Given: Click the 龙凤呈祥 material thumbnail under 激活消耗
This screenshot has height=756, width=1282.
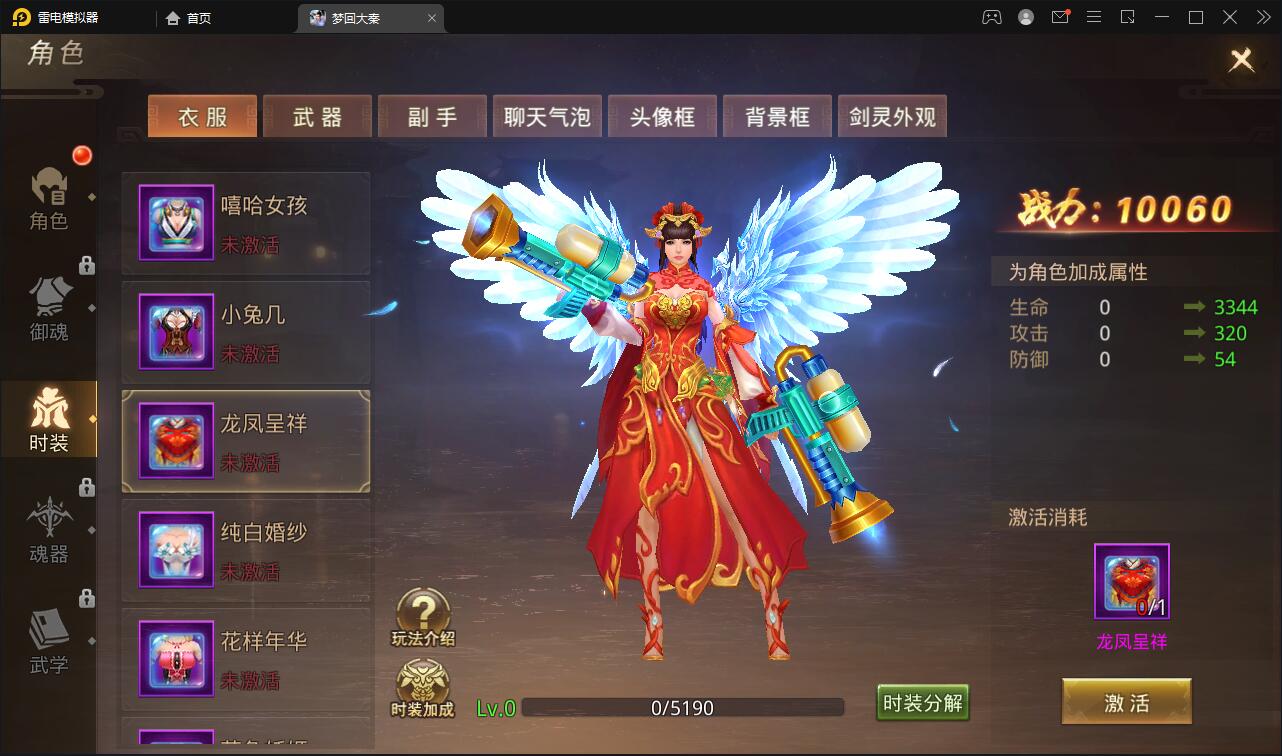Looking at the screenshot, I should coord(1130,580).
